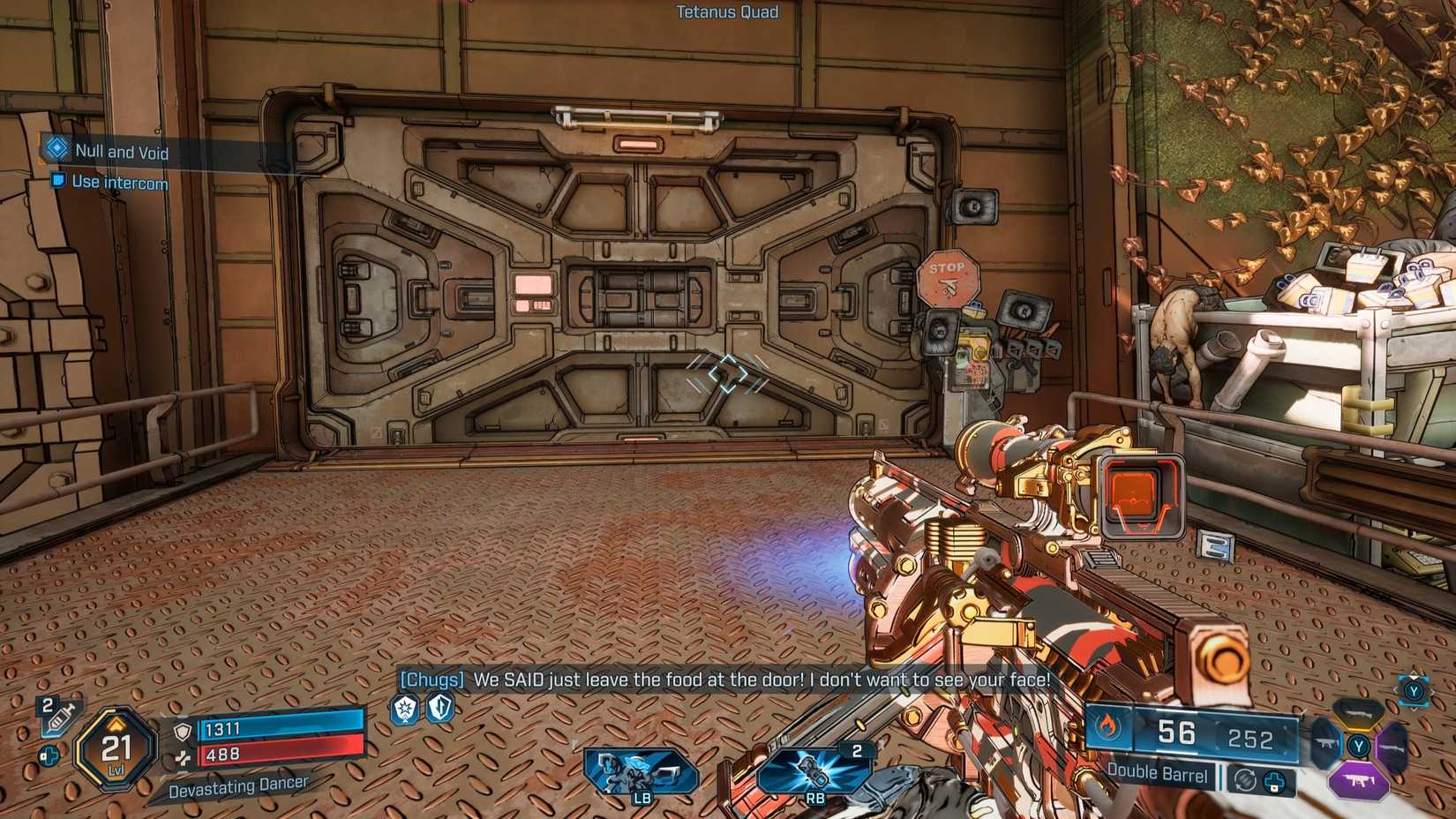
Task: Click the Tetanus Quad location label
Action: 726,12
